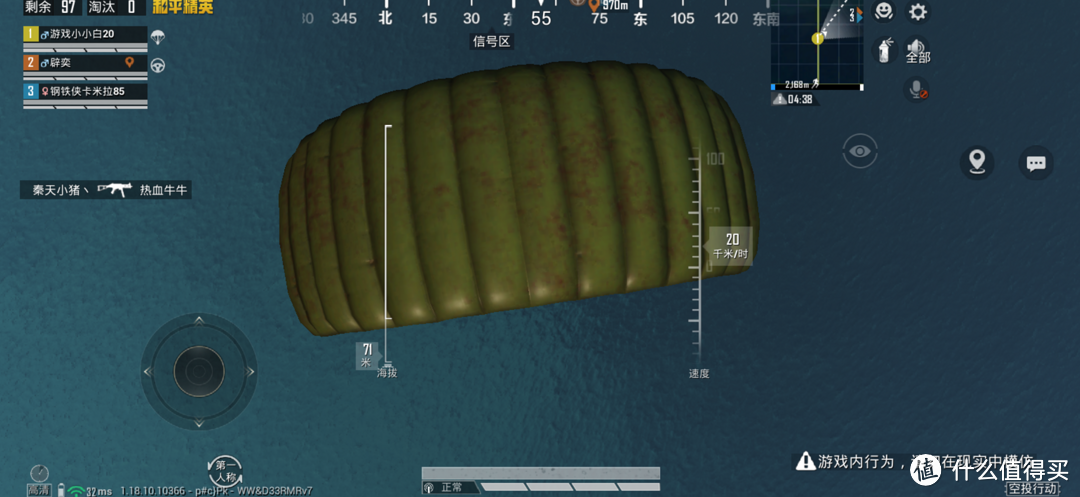Tap the spray paint can icon

[x=884, y=49]
